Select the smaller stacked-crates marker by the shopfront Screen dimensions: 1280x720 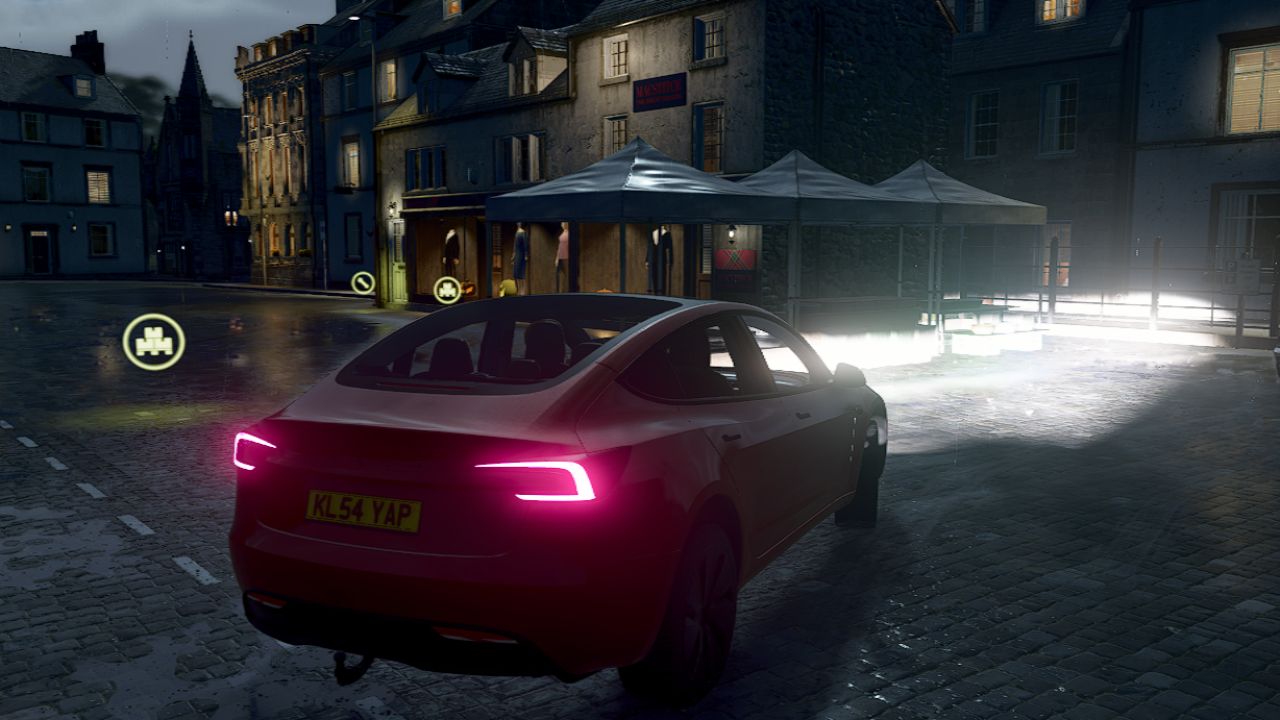click(447, 290)
